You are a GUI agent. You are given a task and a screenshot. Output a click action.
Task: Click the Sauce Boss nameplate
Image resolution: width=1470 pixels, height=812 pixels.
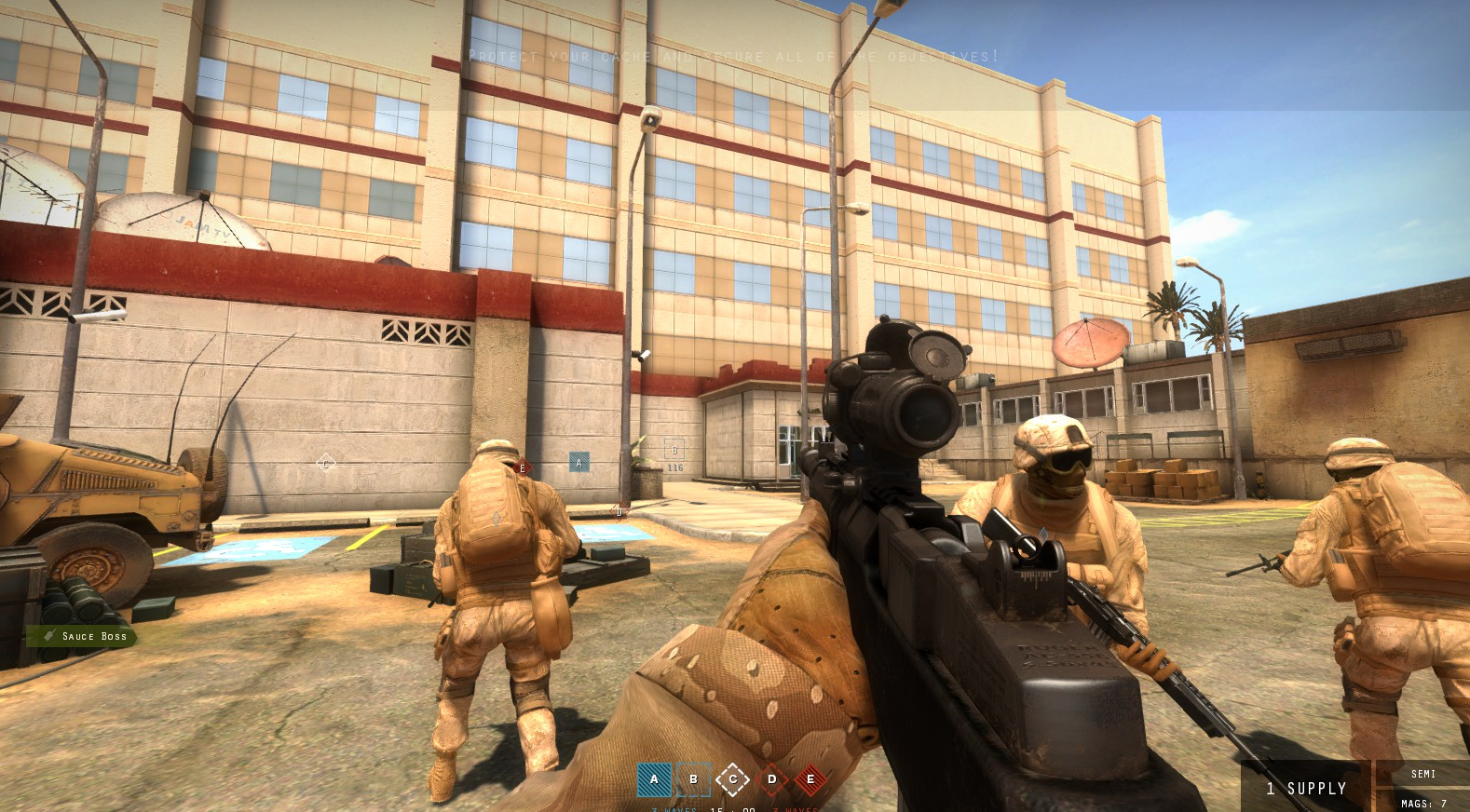pos(93,636)
